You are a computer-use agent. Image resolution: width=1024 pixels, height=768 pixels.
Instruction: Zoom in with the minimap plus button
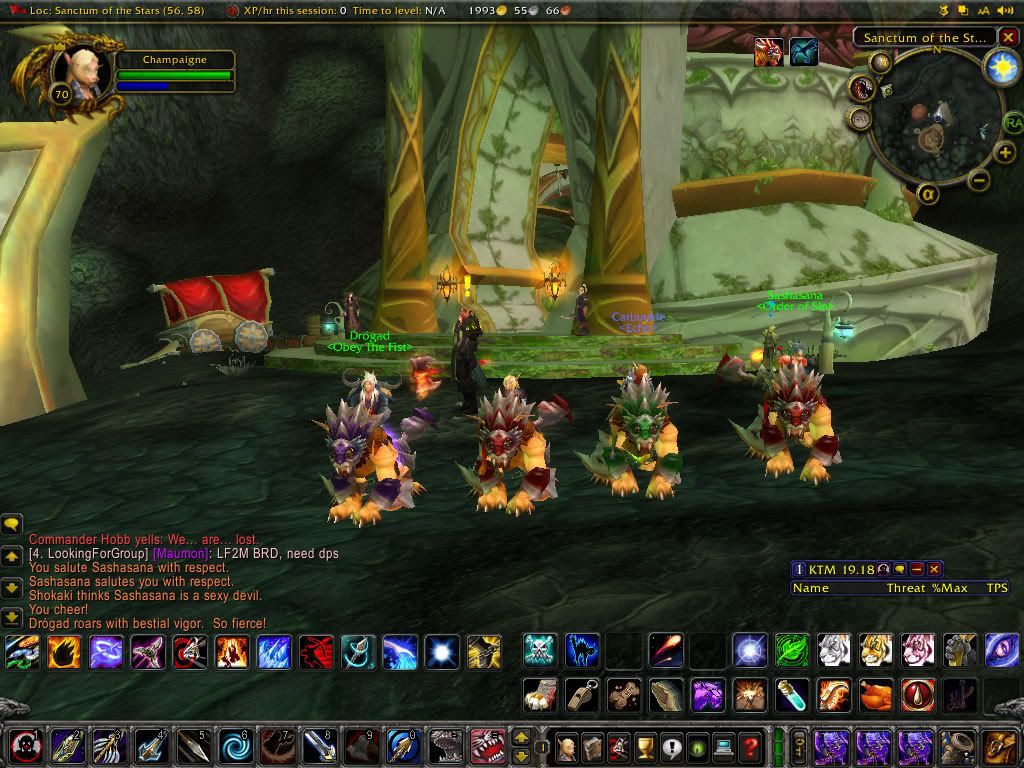click(1005, 153)
